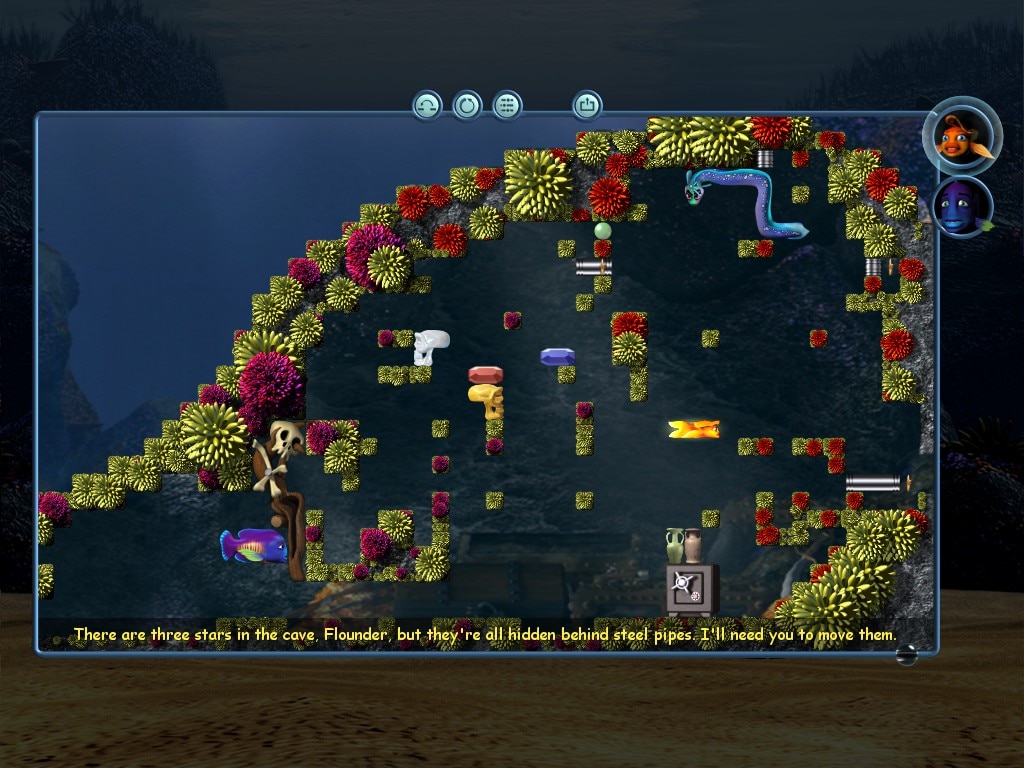Select the orange fish portrait
The width and height of the screenshot is (1024, 768).
(962, 136)
